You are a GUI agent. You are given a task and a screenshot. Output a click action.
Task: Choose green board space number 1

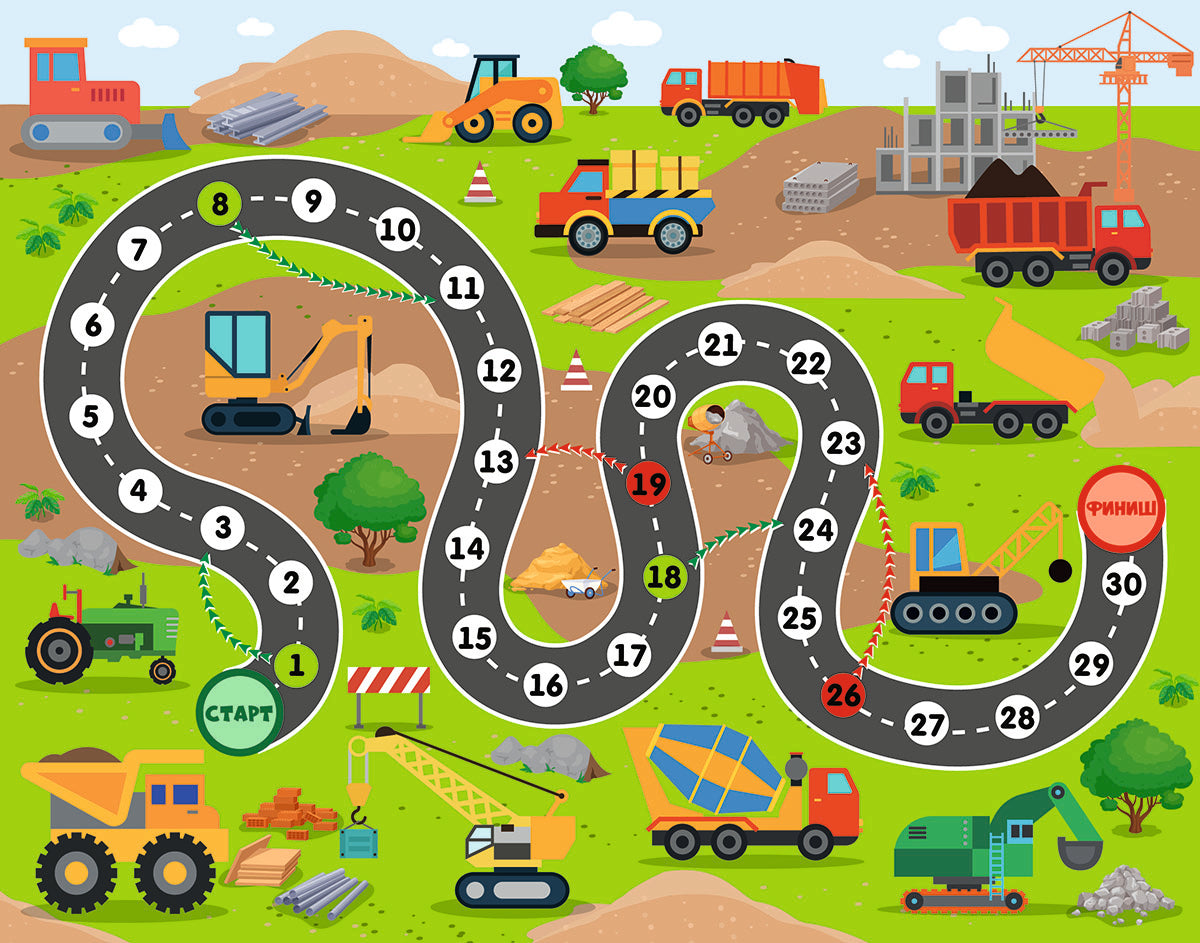click(x=296, y=662)
